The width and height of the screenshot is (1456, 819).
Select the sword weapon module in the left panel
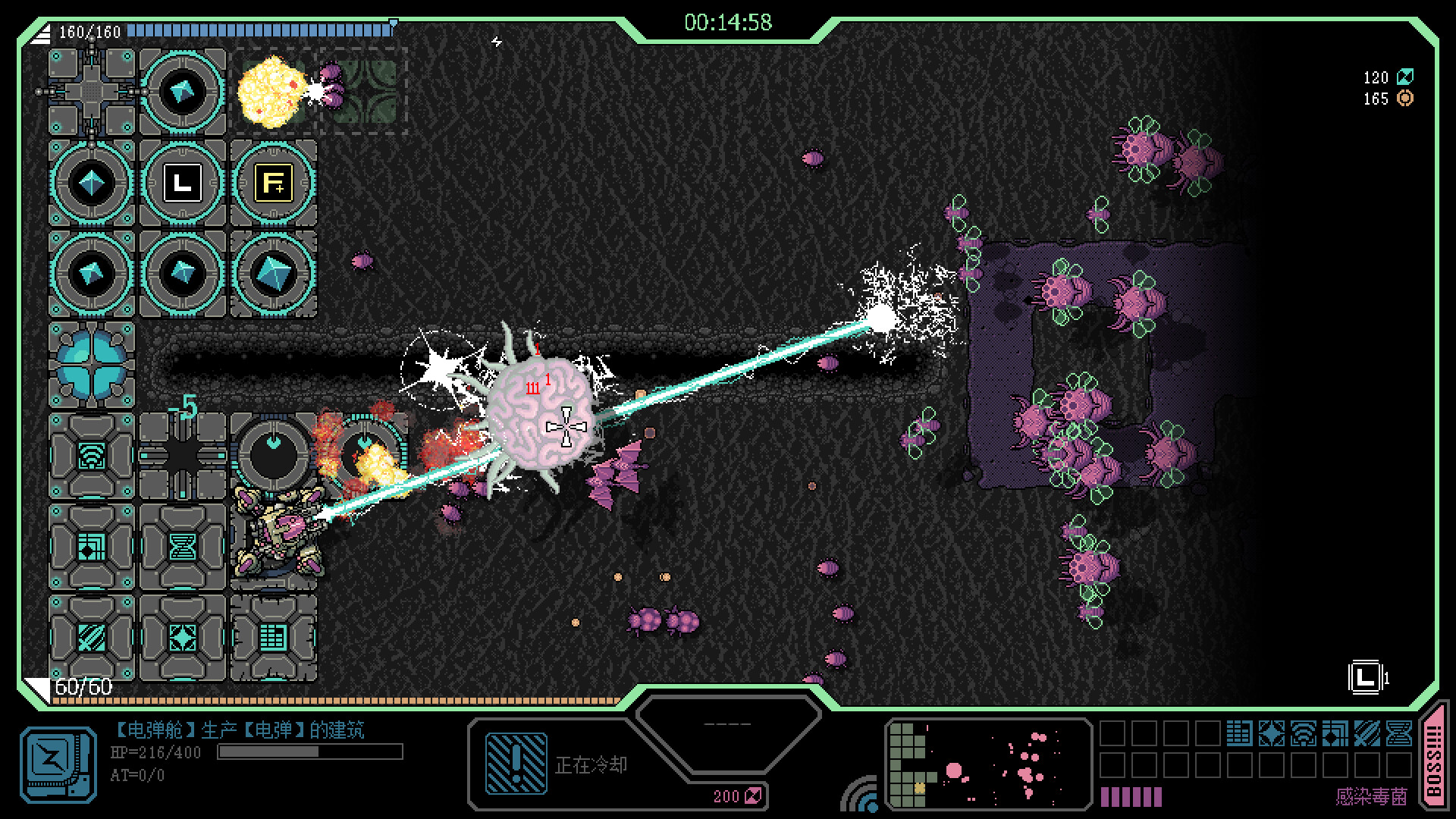click(90, 637)
